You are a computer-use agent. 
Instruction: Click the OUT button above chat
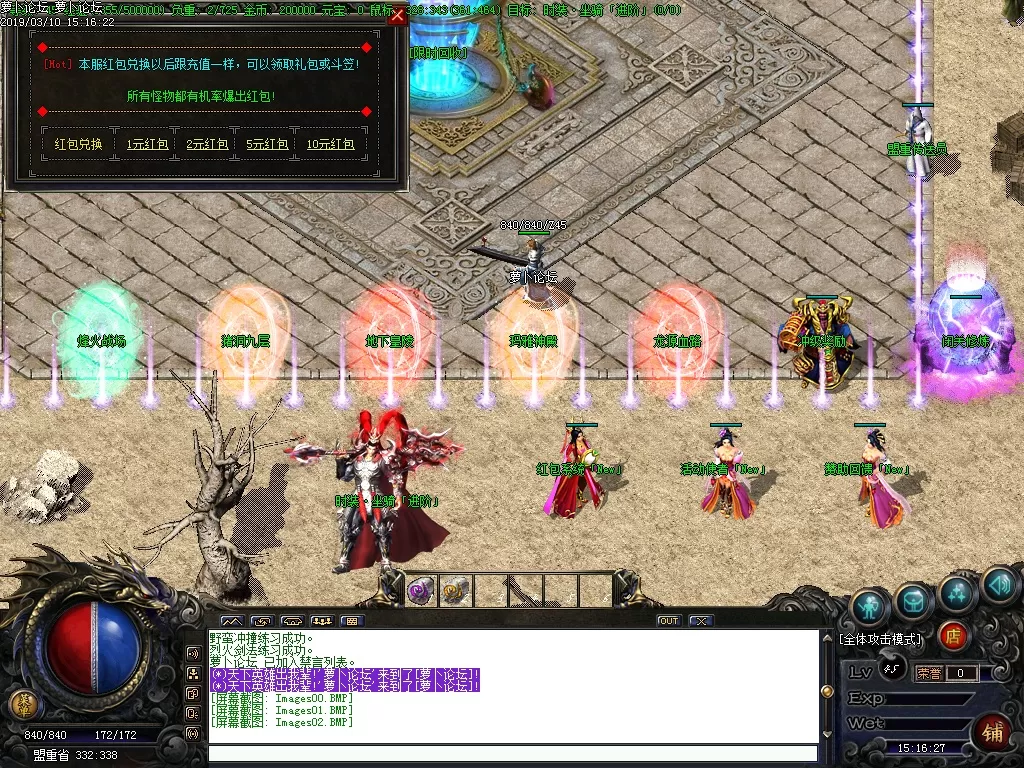668,621
